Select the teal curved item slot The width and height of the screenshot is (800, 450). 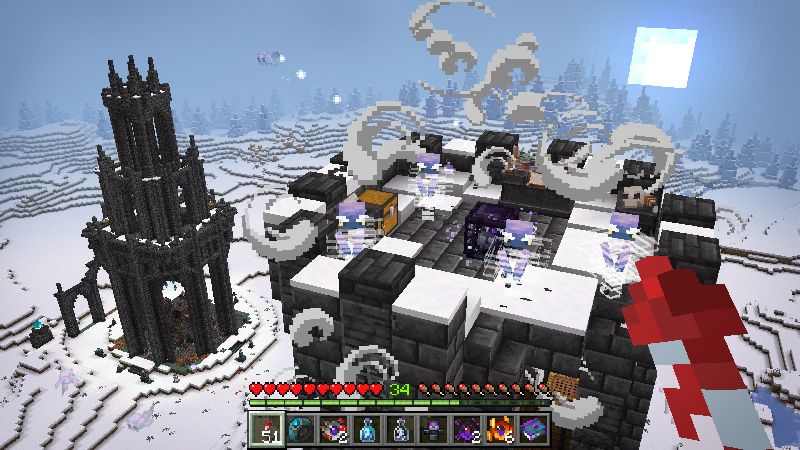[x=302, y=429]
